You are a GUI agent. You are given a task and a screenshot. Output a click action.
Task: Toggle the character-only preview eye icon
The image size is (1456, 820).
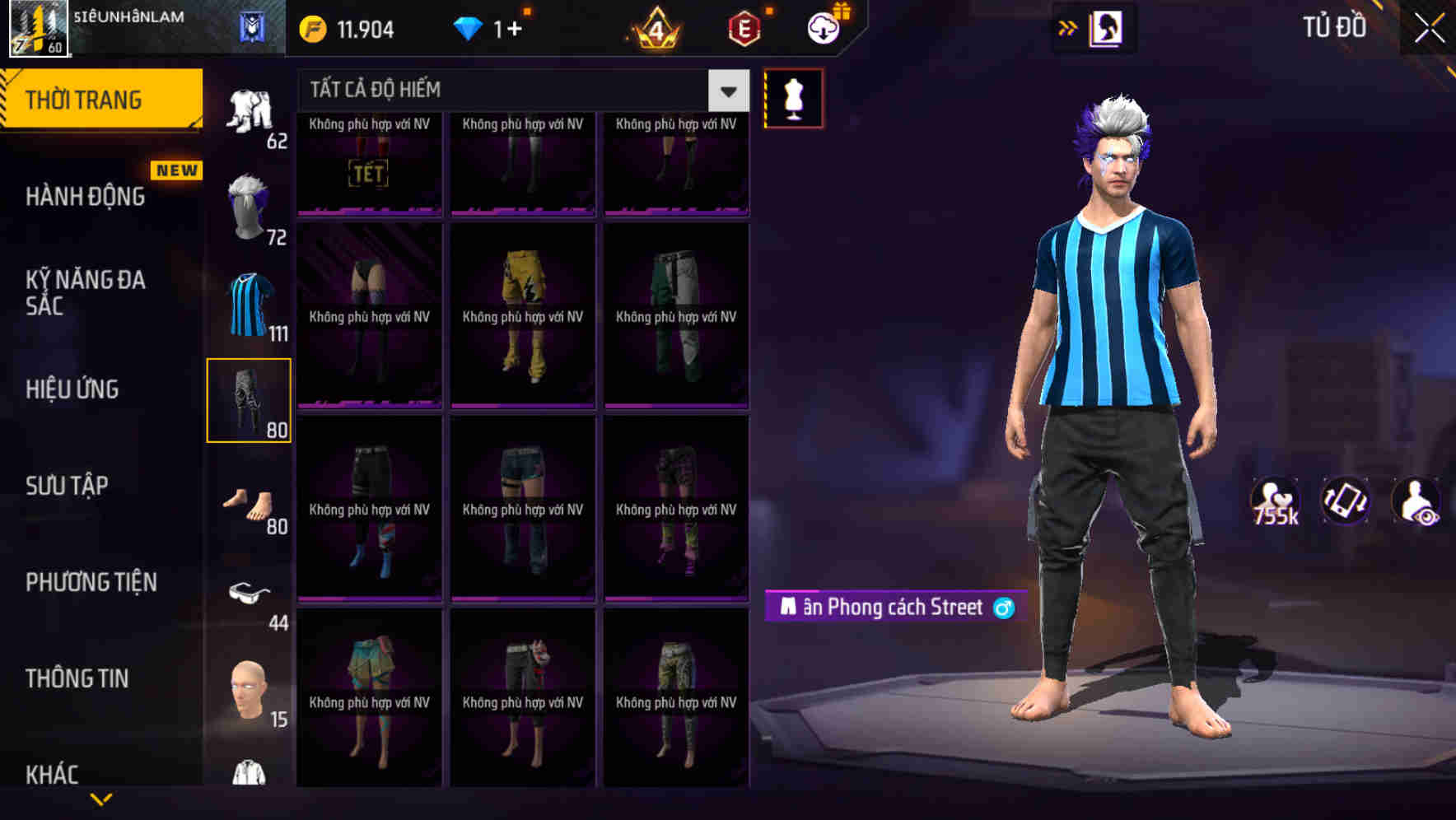(1415, 501)
